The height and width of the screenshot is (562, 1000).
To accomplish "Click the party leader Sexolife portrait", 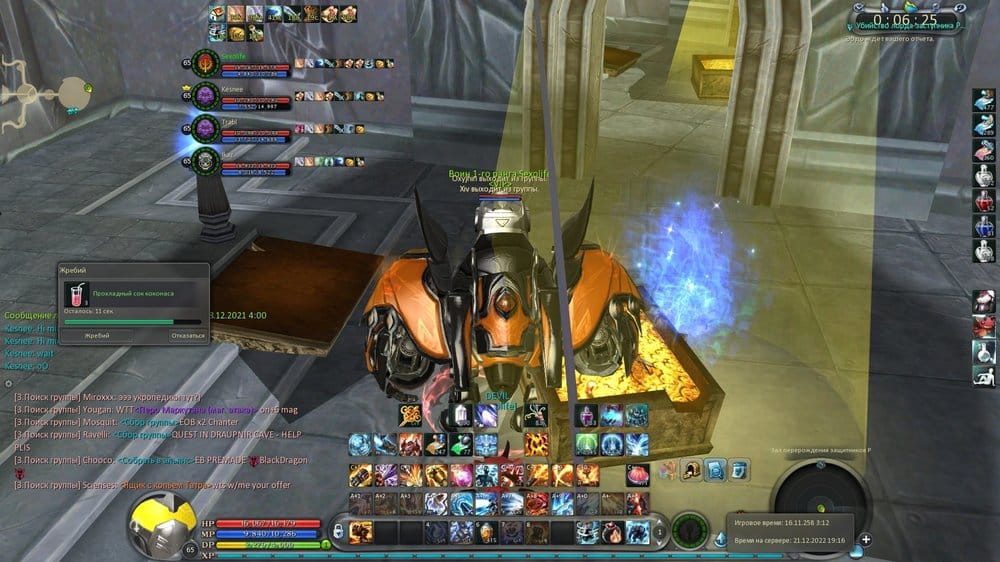I will [x=205, y=63].
